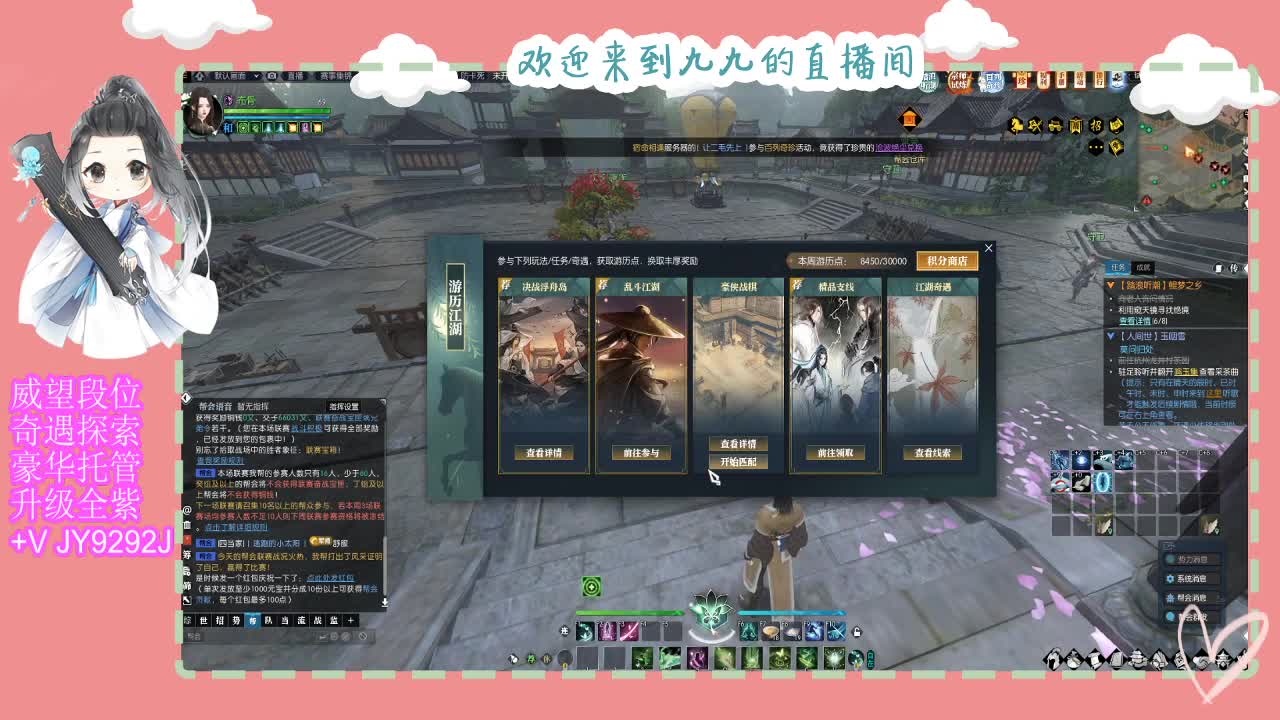Image resolution: width=1280 pixels, height=720 pixels.
Task: Toggle the 帮会消息 message filter
Action: click(1193, 598)
